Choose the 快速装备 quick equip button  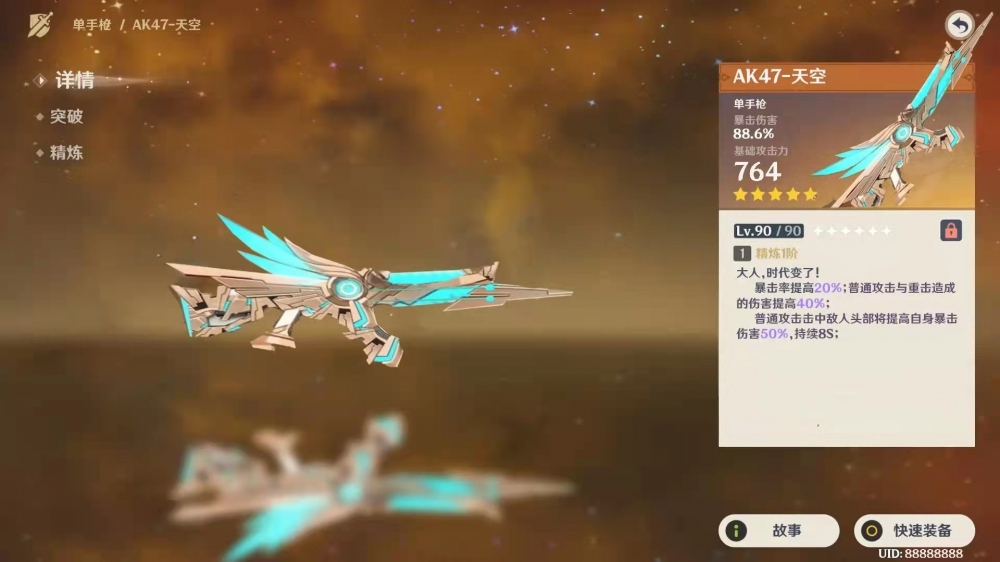click(914, 531)
